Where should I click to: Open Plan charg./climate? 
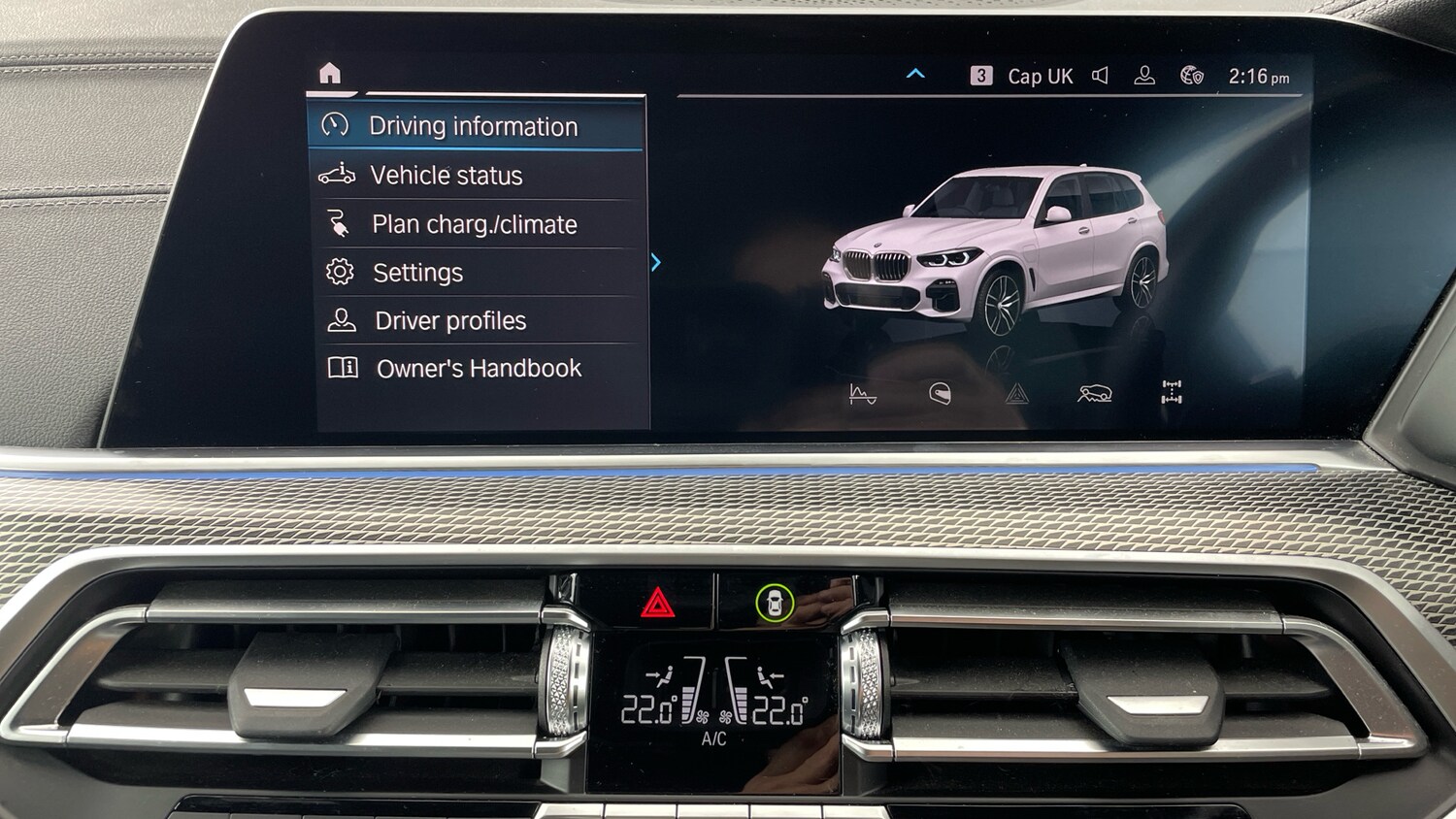[476, 224]
